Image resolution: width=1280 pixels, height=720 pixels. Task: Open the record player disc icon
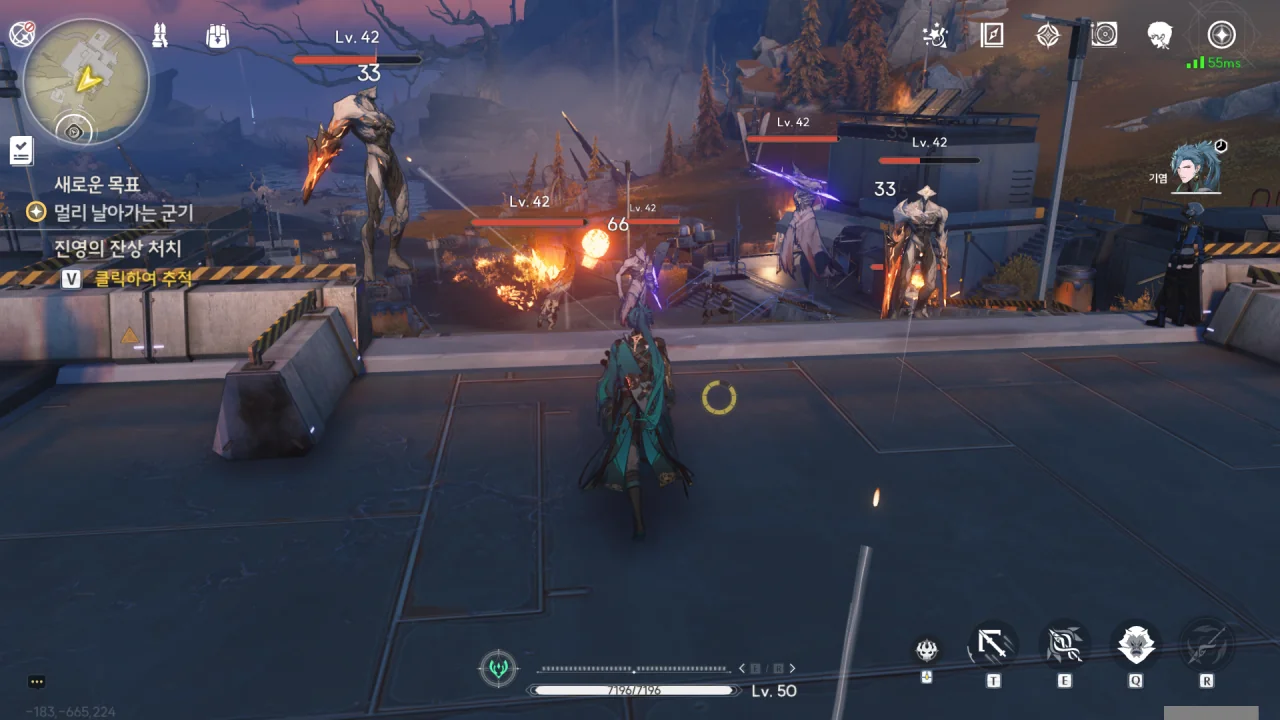[x=1104, y=36]
